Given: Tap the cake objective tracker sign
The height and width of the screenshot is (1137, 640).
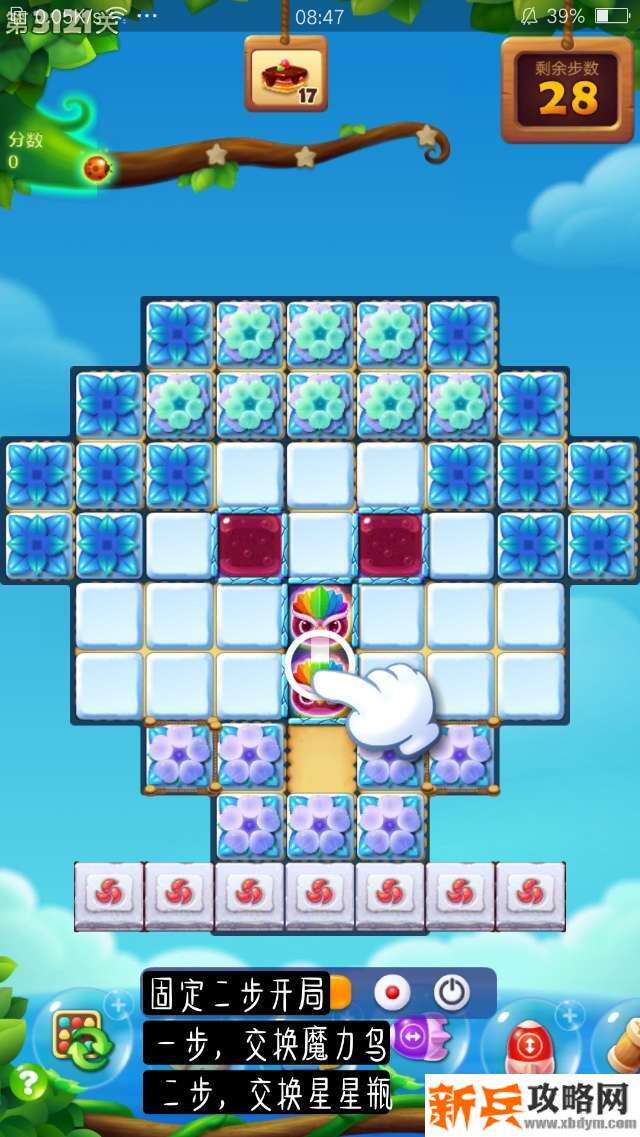Looking at the screenshot, I should 286,75.
